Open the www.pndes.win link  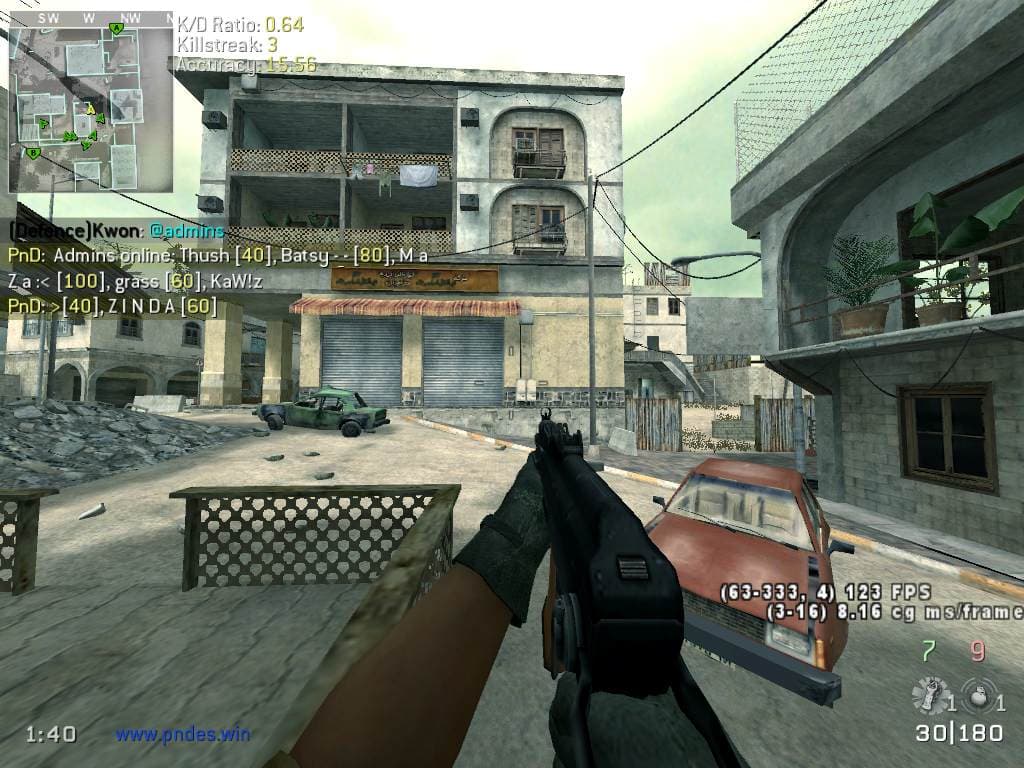pyautogui.click(x=182, y=734)
